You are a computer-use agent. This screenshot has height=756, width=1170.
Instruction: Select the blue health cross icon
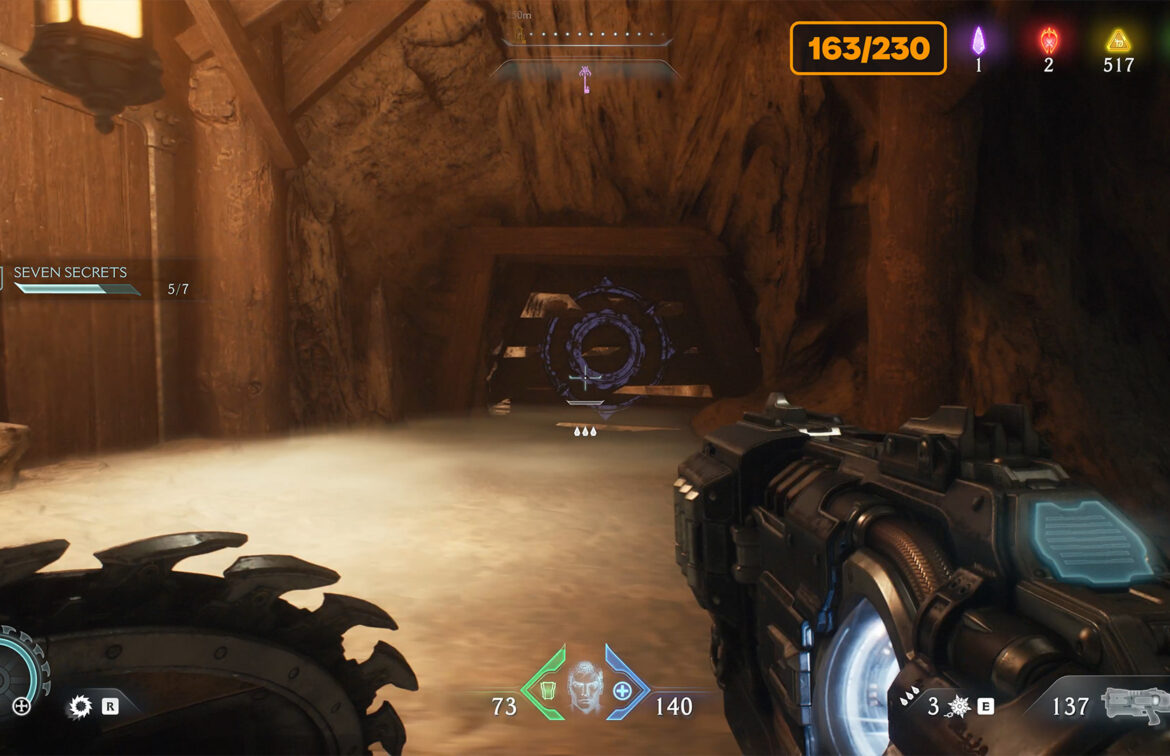(x=622, y=690)
